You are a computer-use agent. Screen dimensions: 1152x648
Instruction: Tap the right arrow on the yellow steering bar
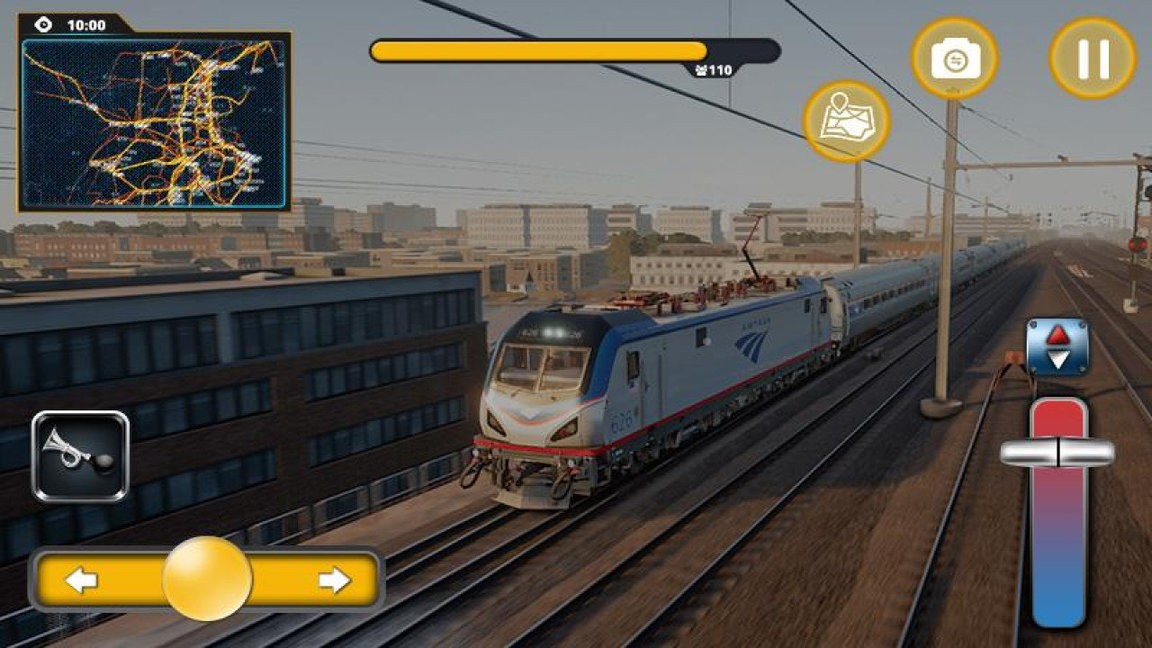335,580
